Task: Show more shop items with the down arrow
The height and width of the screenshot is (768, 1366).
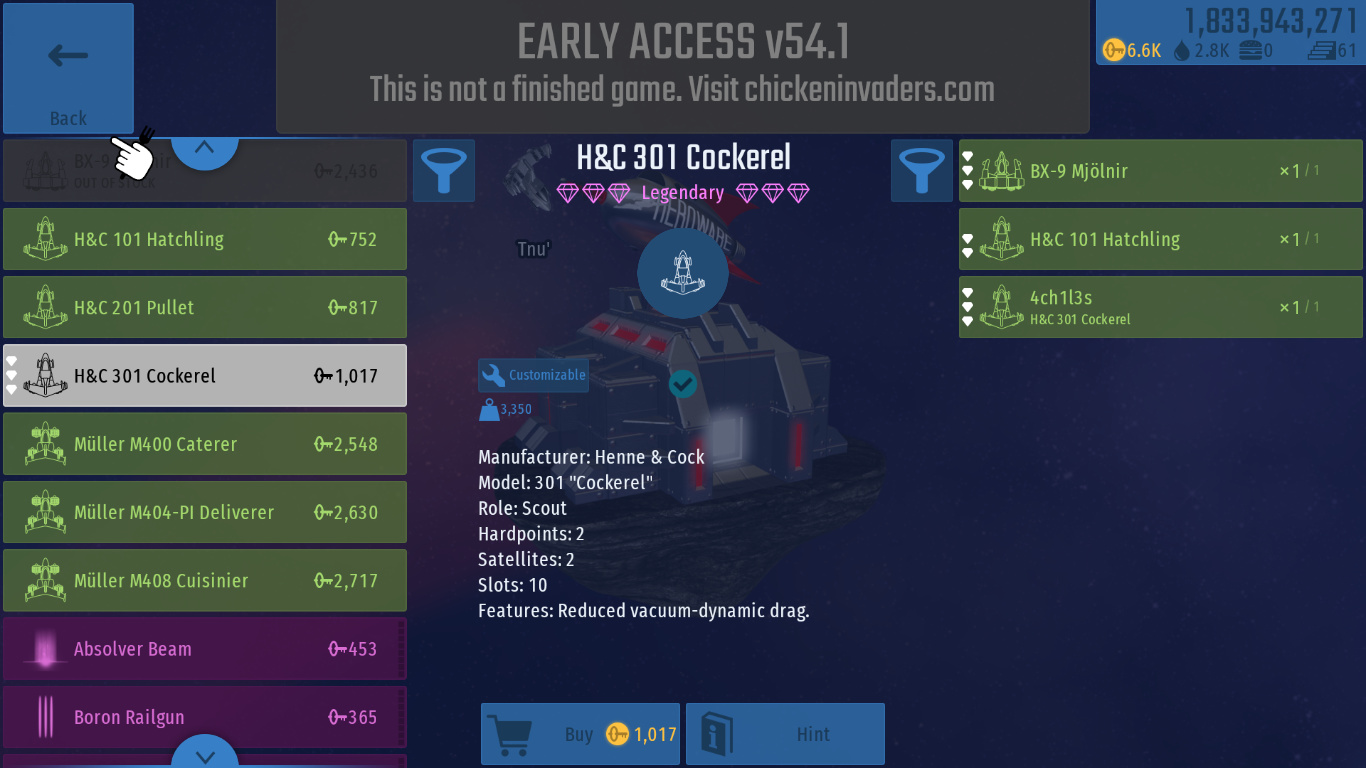Action: coord(204,754)
